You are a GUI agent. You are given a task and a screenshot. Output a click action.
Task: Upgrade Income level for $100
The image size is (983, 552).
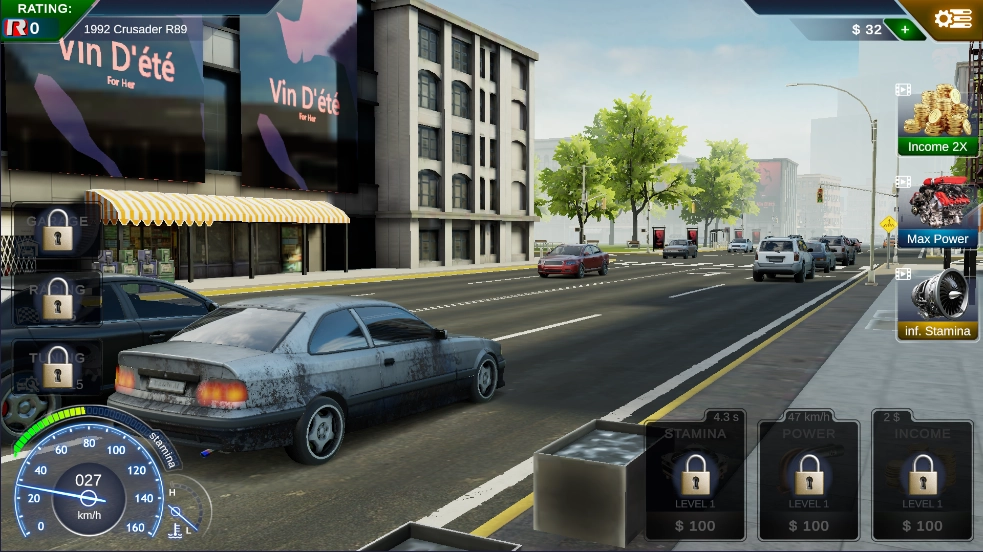pyautogui.click(x=922, y=480)
